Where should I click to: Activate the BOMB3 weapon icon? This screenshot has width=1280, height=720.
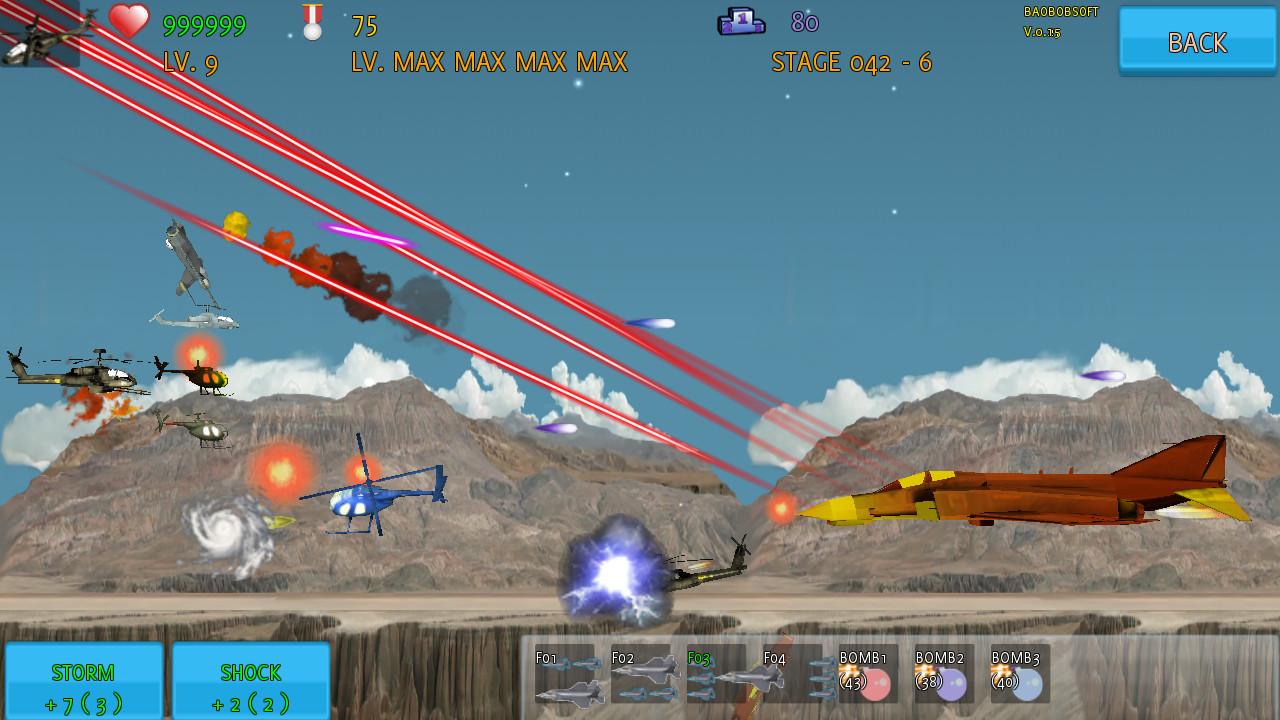tap(1019, 675)
